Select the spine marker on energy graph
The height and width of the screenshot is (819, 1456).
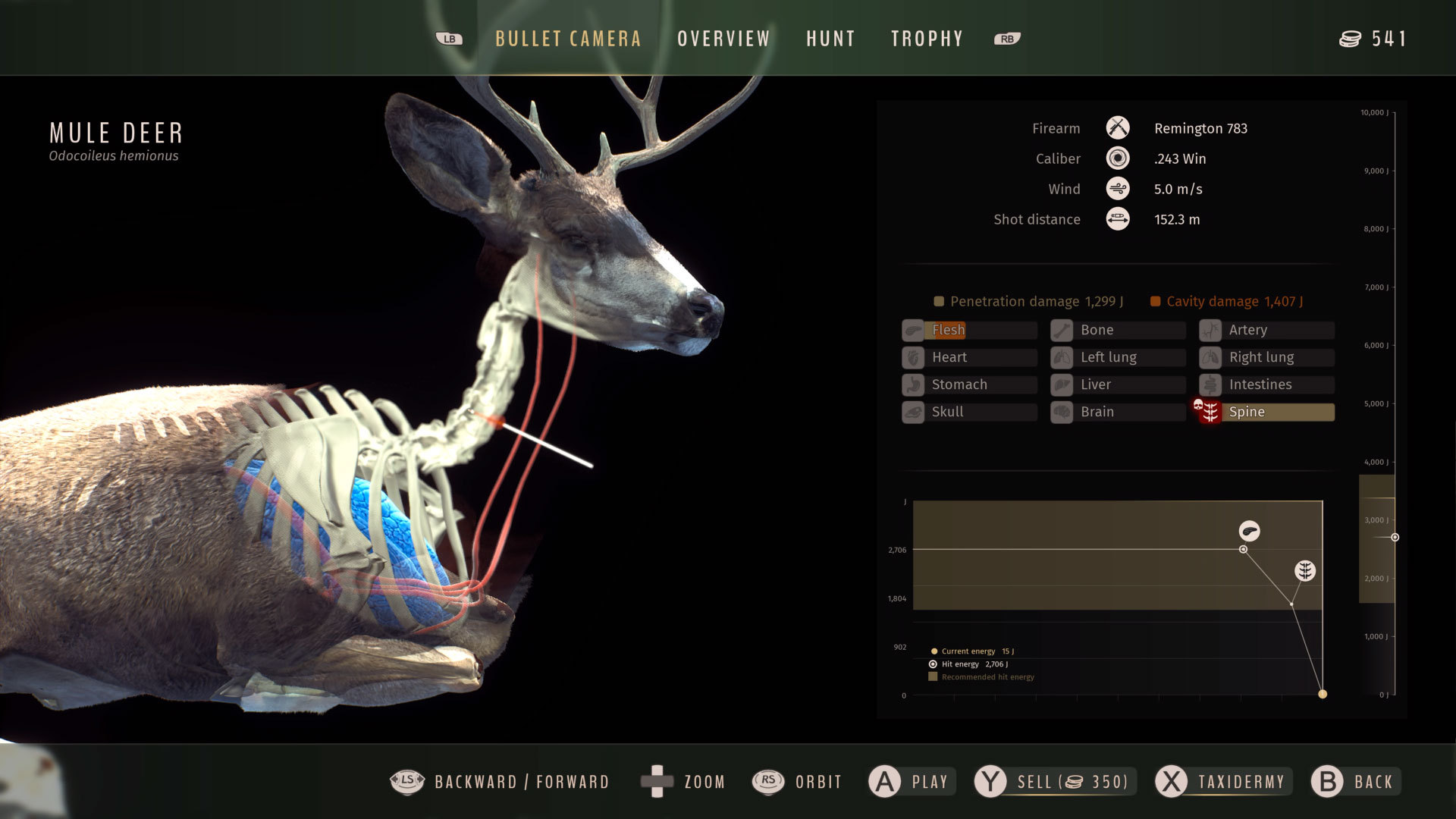pyautogui.click(x=1304, y=570)
